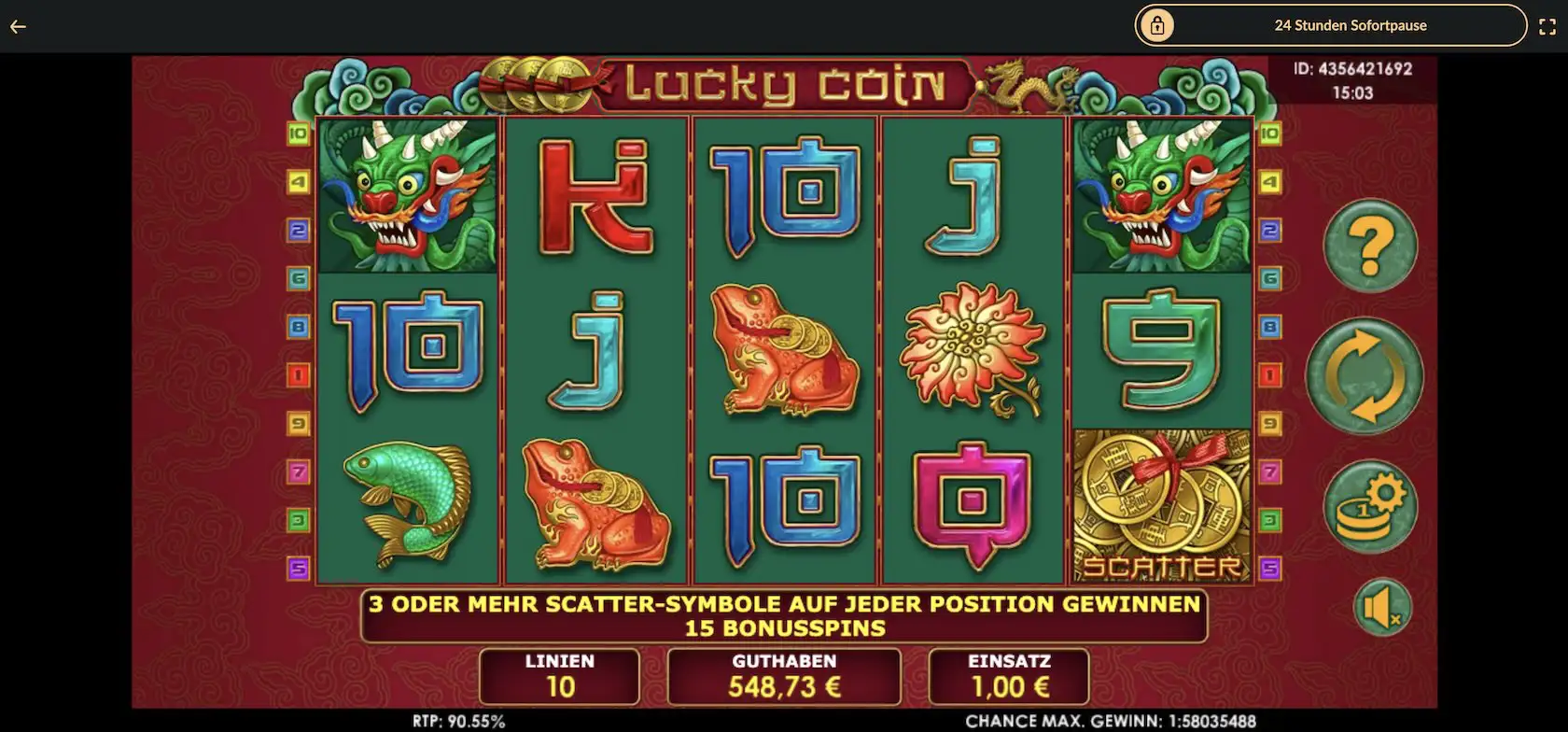Click the LINIEN value showing 10

557,677
